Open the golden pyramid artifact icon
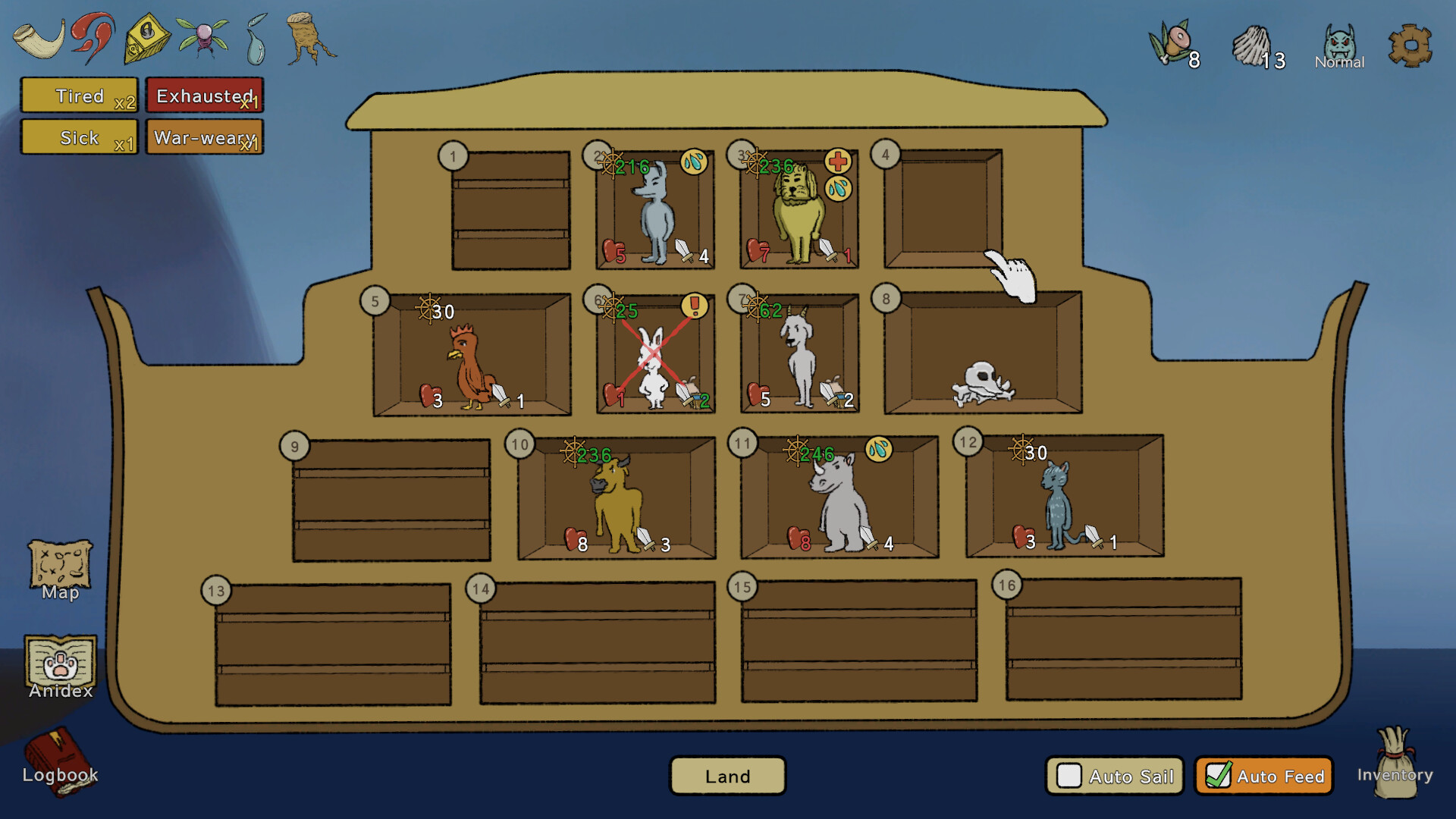The width and height of the screenshot is (1456, 819). click(x=148, y=36)
